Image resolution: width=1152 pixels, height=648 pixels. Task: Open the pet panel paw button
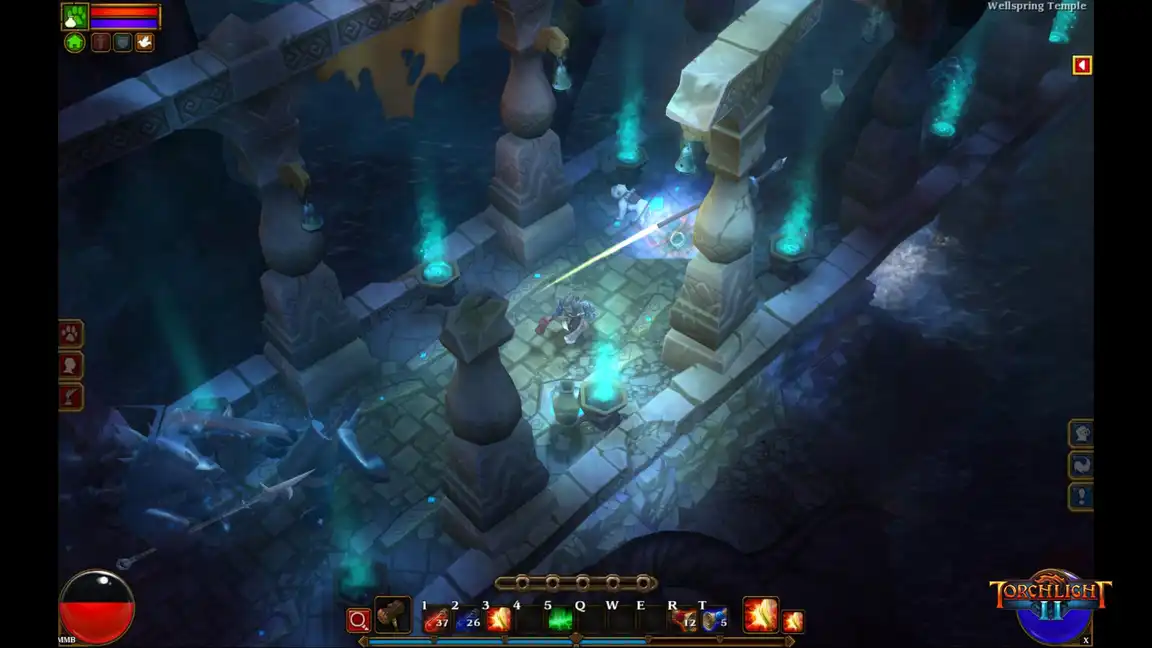pyautogui.click(x=71, y=334)
